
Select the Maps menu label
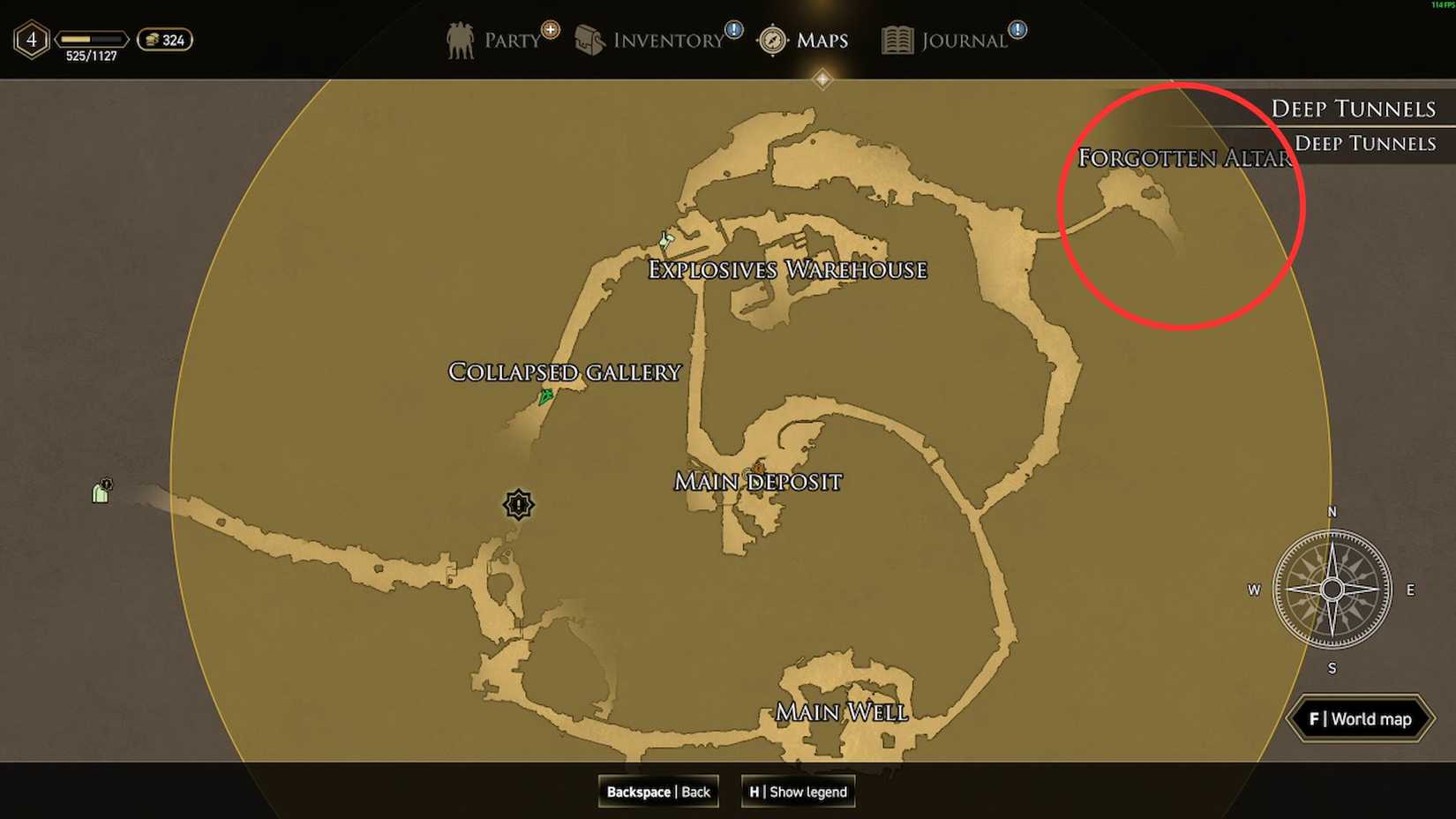click(x=821, y=40)
